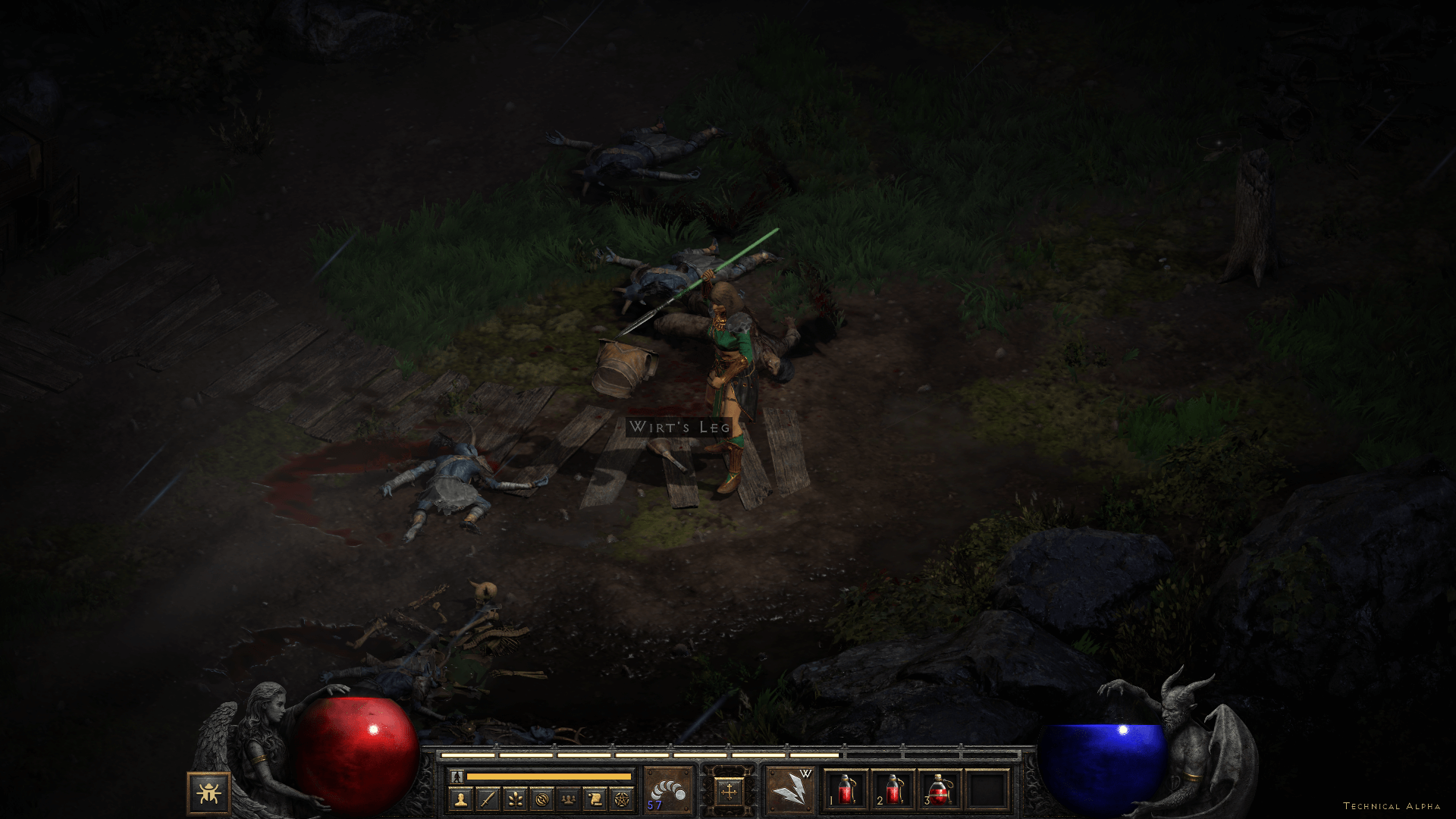Open the bug report button
1456x819 pixels.
pos(209,793)
